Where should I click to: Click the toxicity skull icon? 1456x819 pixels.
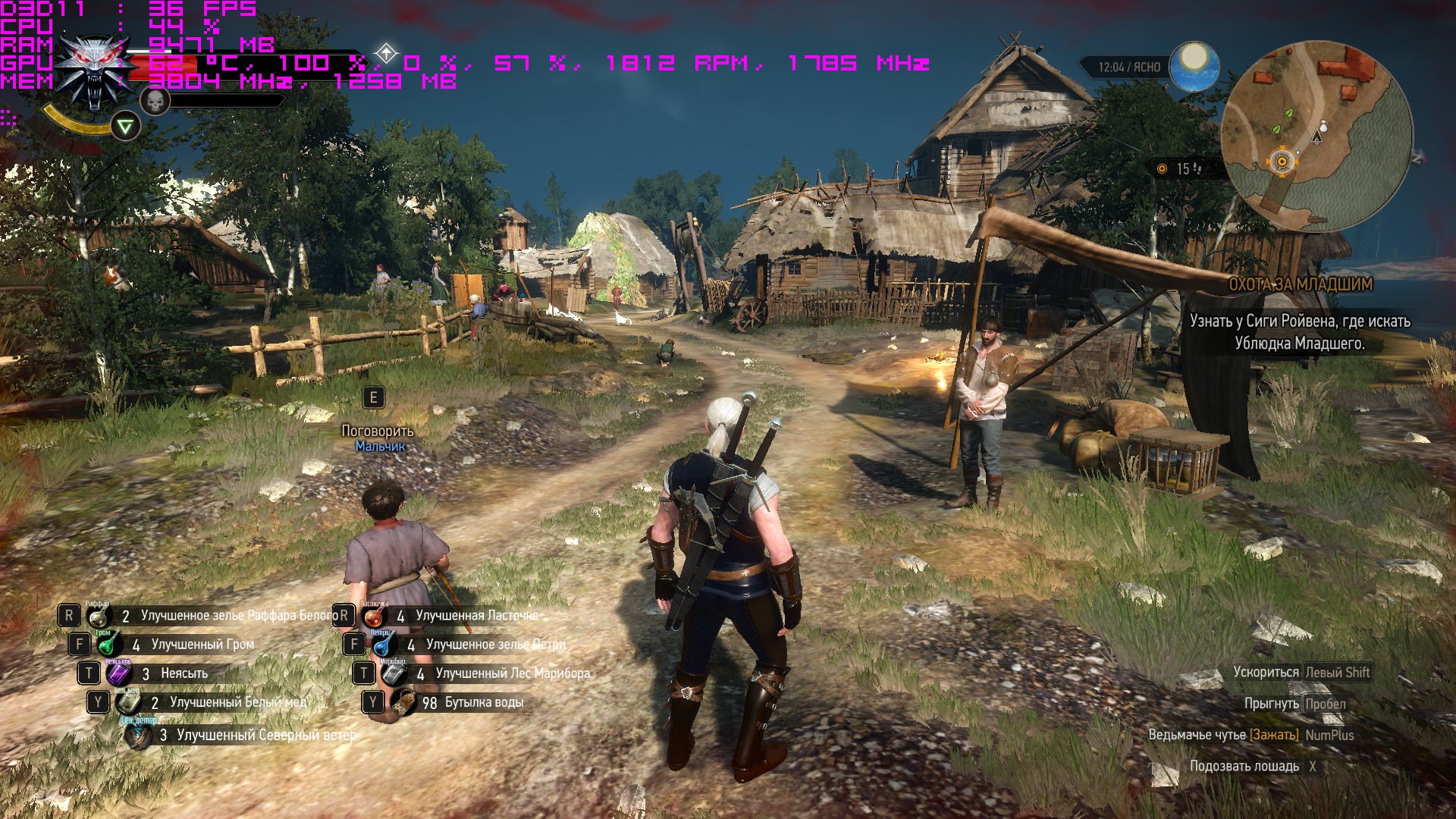155,101
